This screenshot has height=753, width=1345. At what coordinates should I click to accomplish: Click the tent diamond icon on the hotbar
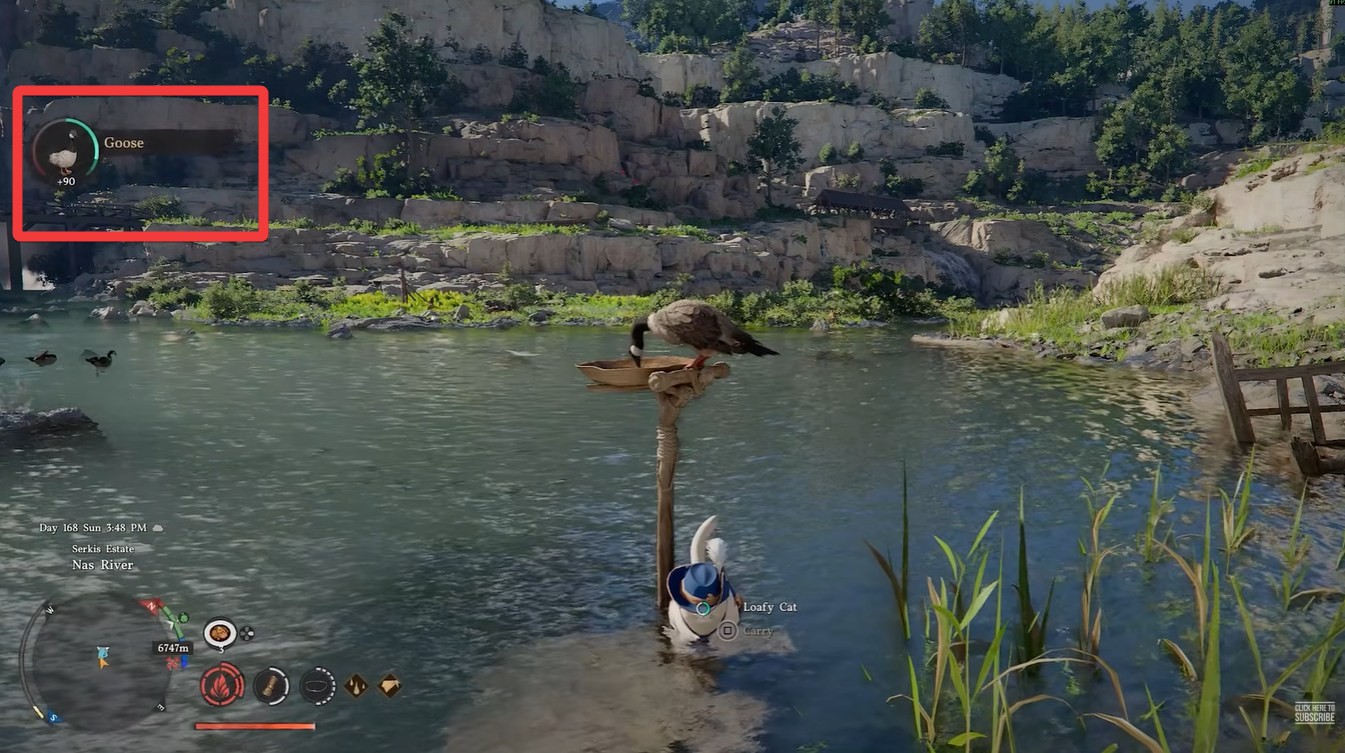pos(388,686)
